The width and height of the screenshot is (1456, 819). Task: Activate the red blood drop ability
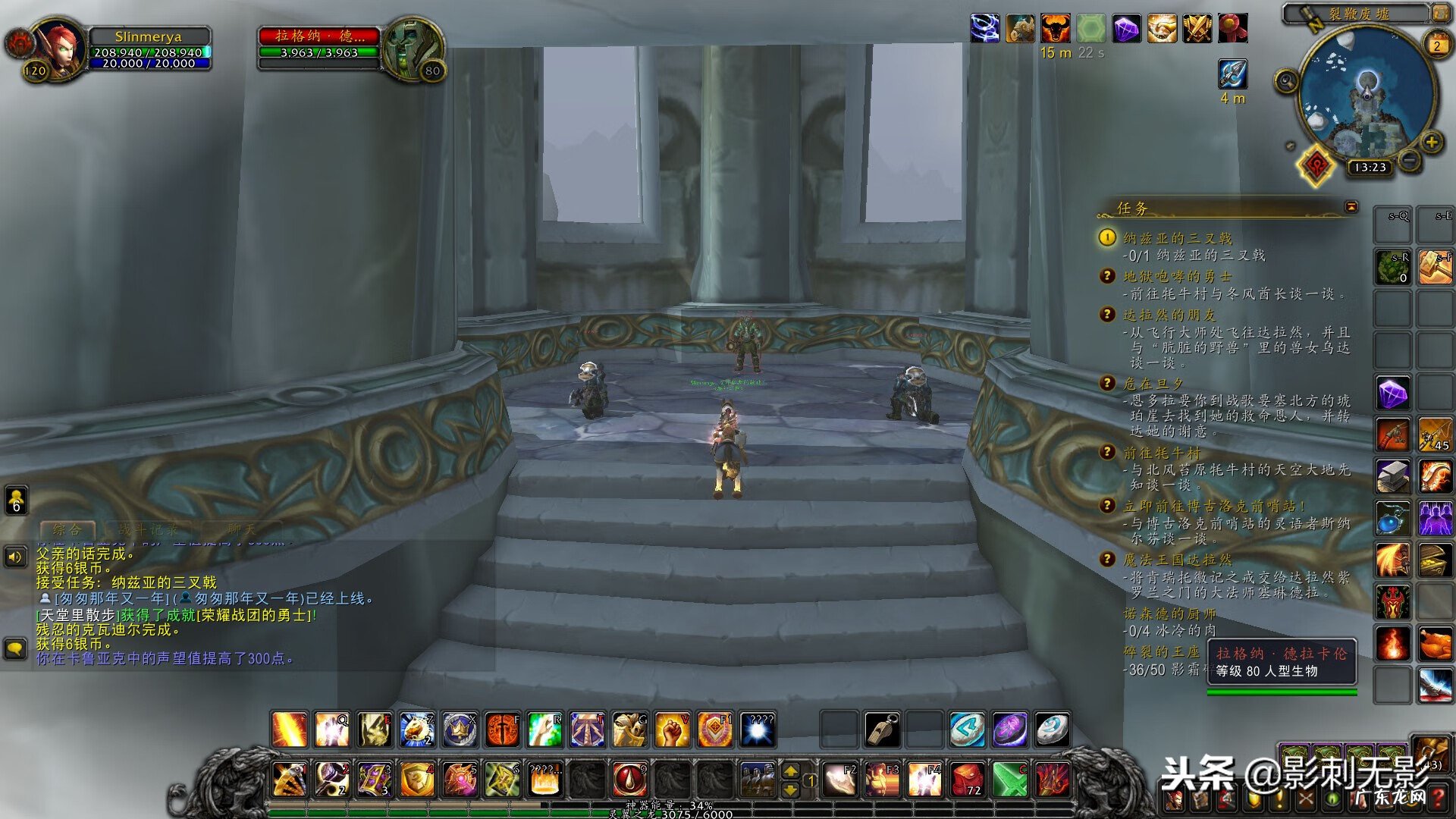(x=629, y=779)
